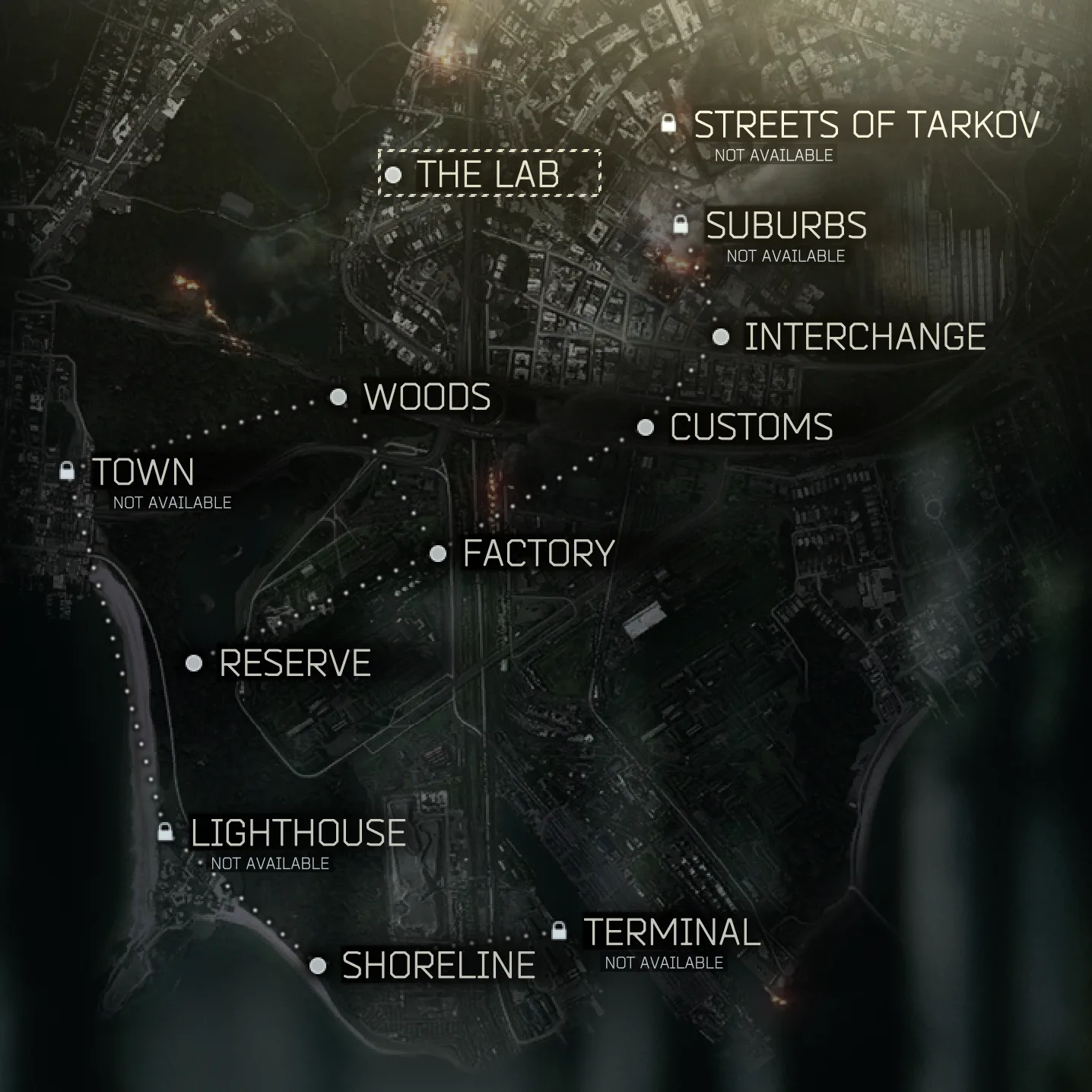Click the lock icon next to Streets of Tarkov
1092x1092 pixels.
pos(671,124)
